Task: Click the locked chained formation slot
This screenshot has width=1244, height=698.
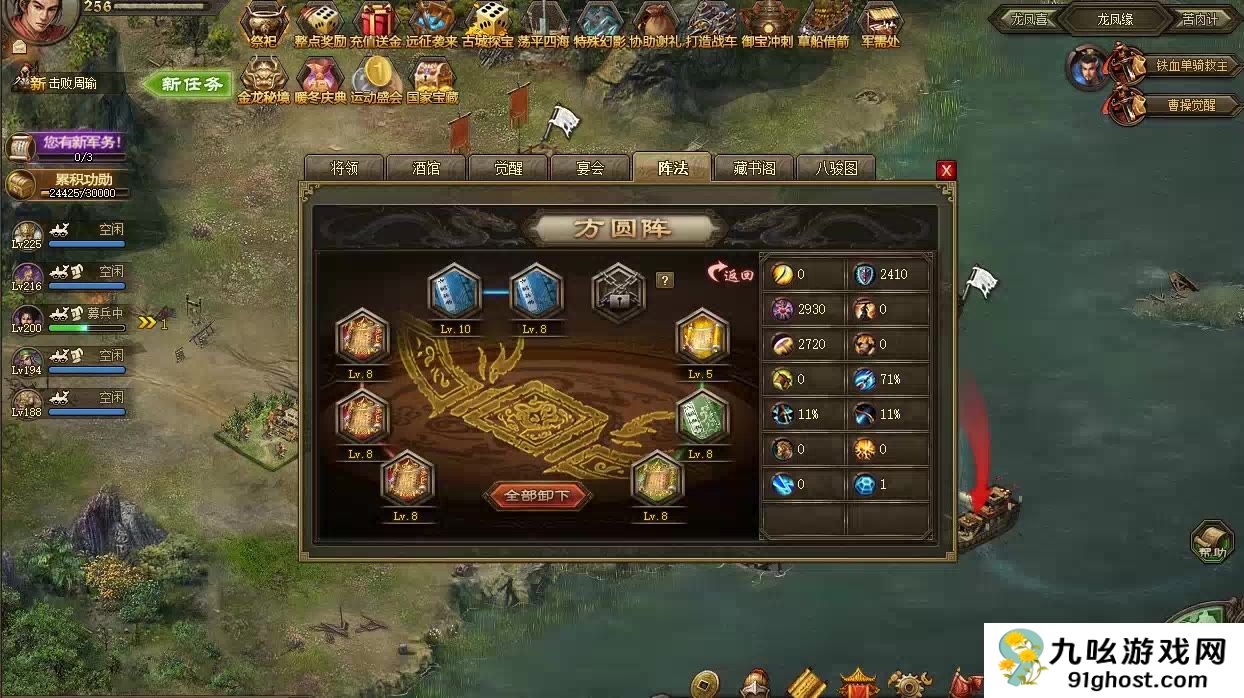Action: (618, 291)
